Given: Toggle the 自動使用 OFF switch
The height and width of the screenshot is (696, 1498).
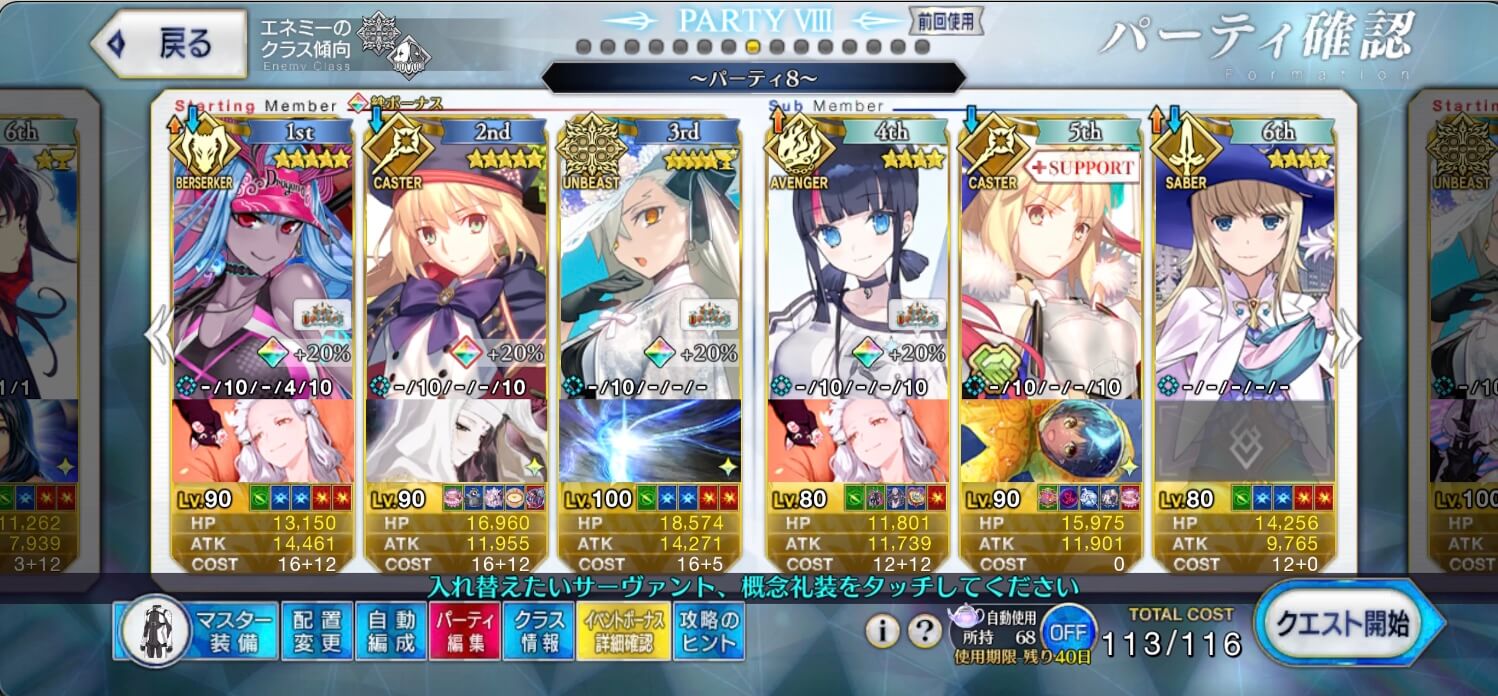Looking at the screenshot, I should (1067, 633).
